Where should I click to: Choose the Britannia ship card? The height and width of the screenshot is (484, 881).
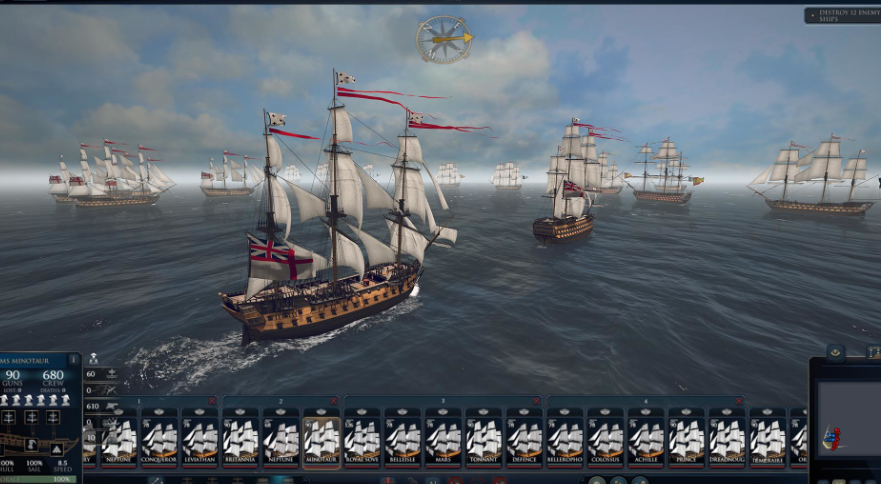241,437
